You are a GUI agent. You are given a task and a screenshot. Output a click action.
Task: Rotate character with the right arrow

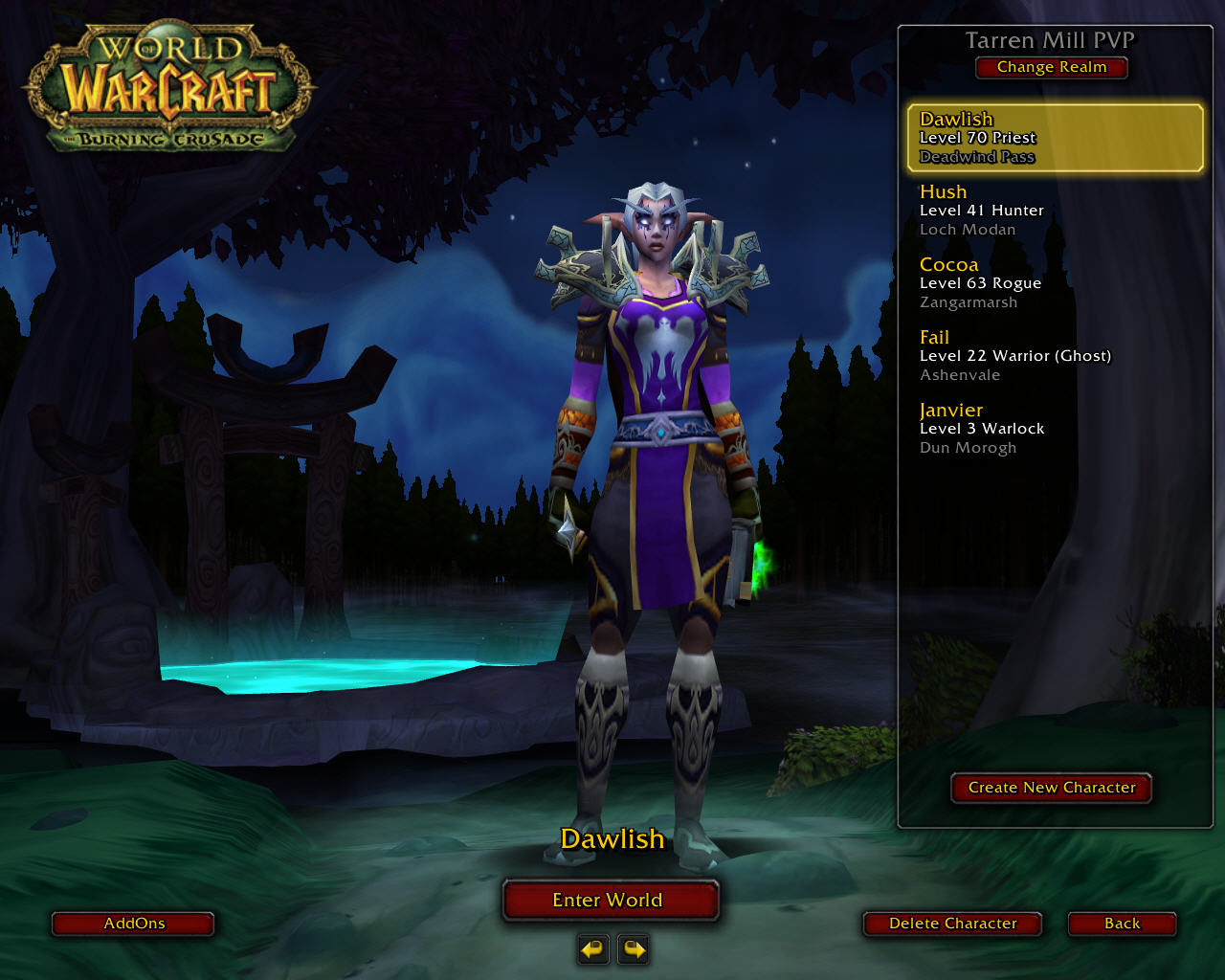(634, 949)
